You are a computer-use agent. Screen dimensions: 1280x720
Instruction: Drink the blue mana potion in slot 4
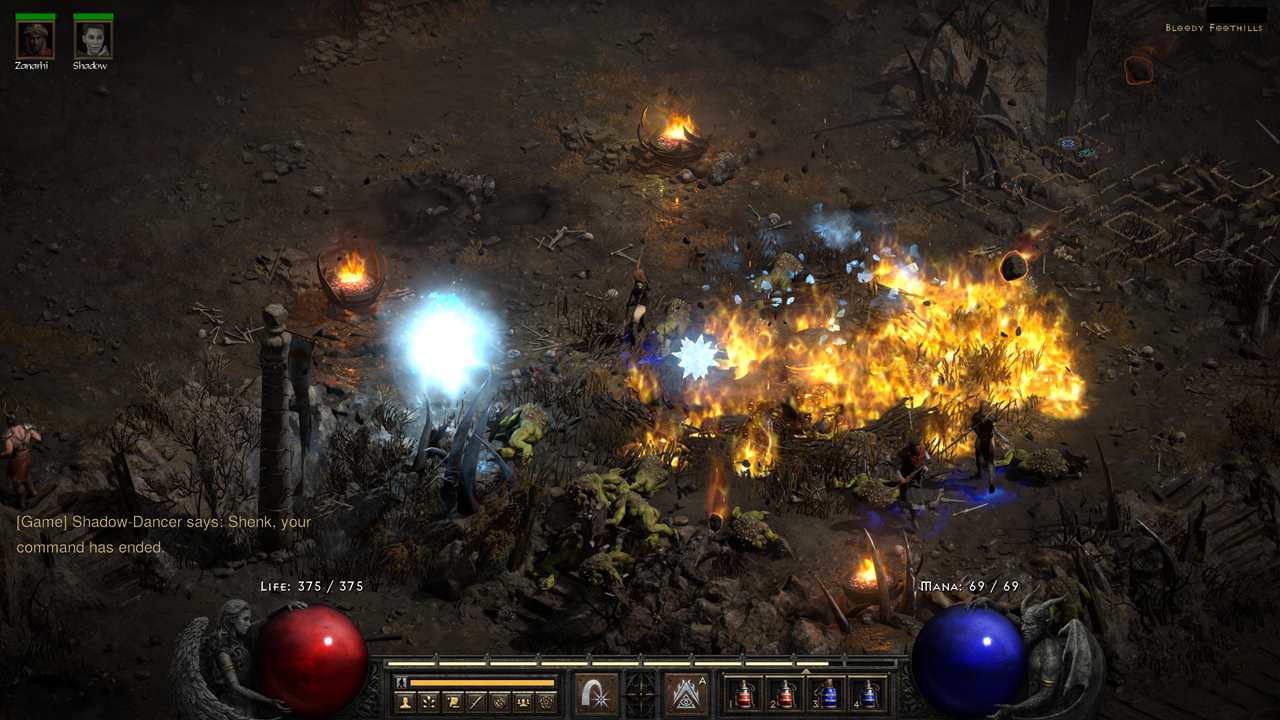click(x=869, y=694)
